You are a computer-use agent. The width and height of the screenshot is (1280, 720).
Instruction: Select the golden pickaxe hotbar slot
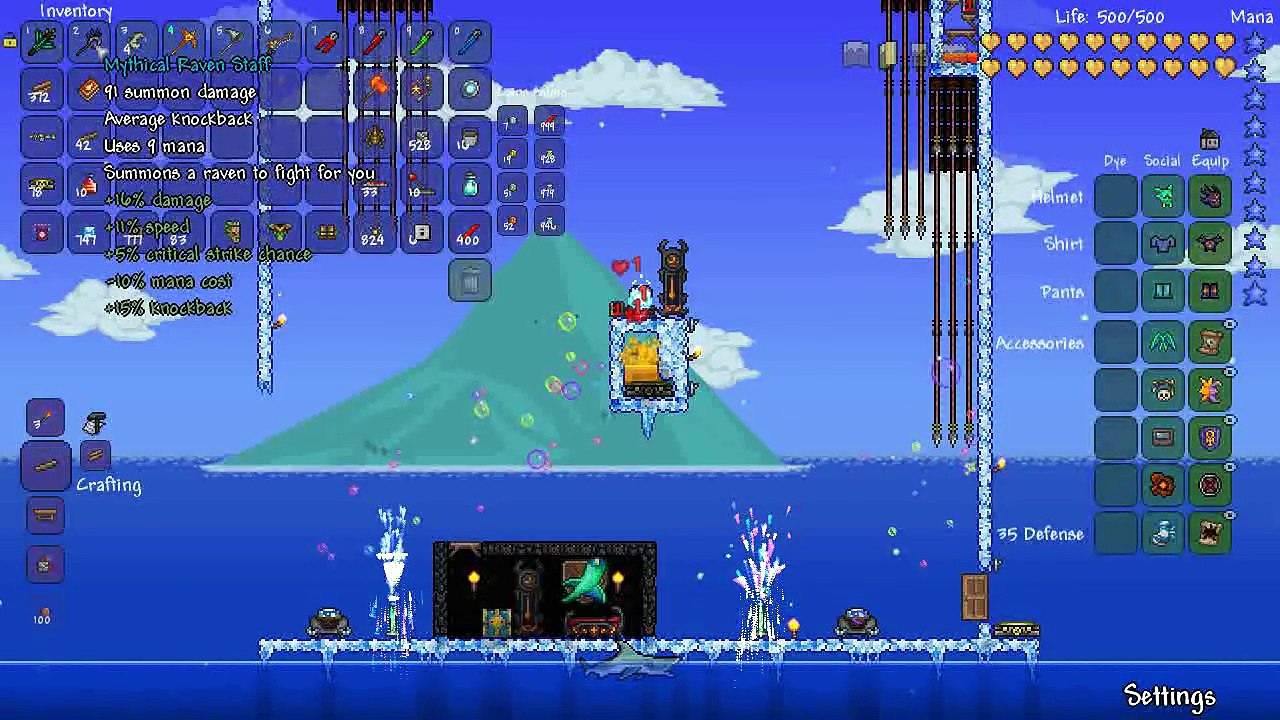(x=185, y=43)
